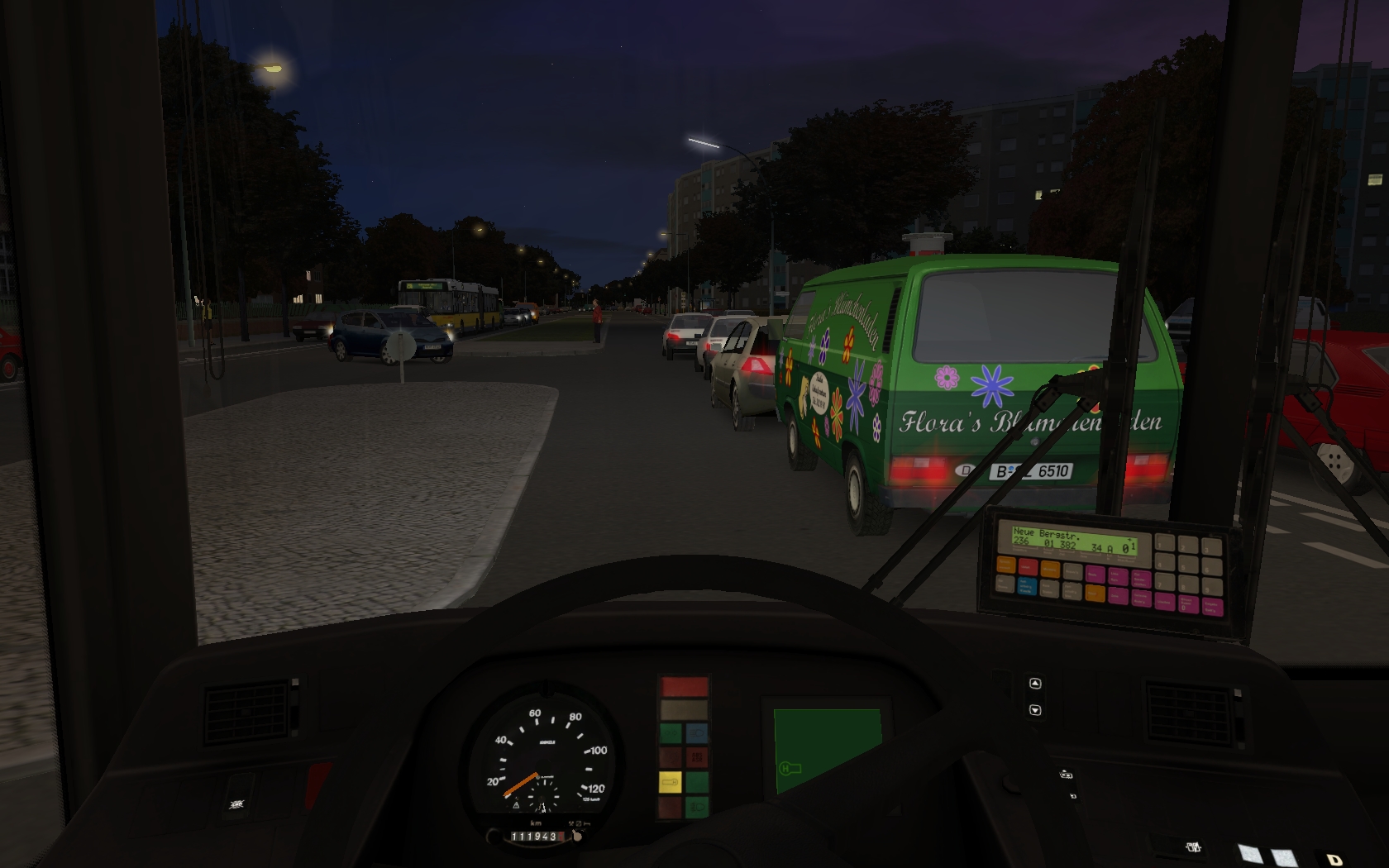Click the up arrow dashboard switch
1389x868 pixels.
[1035, 684]
